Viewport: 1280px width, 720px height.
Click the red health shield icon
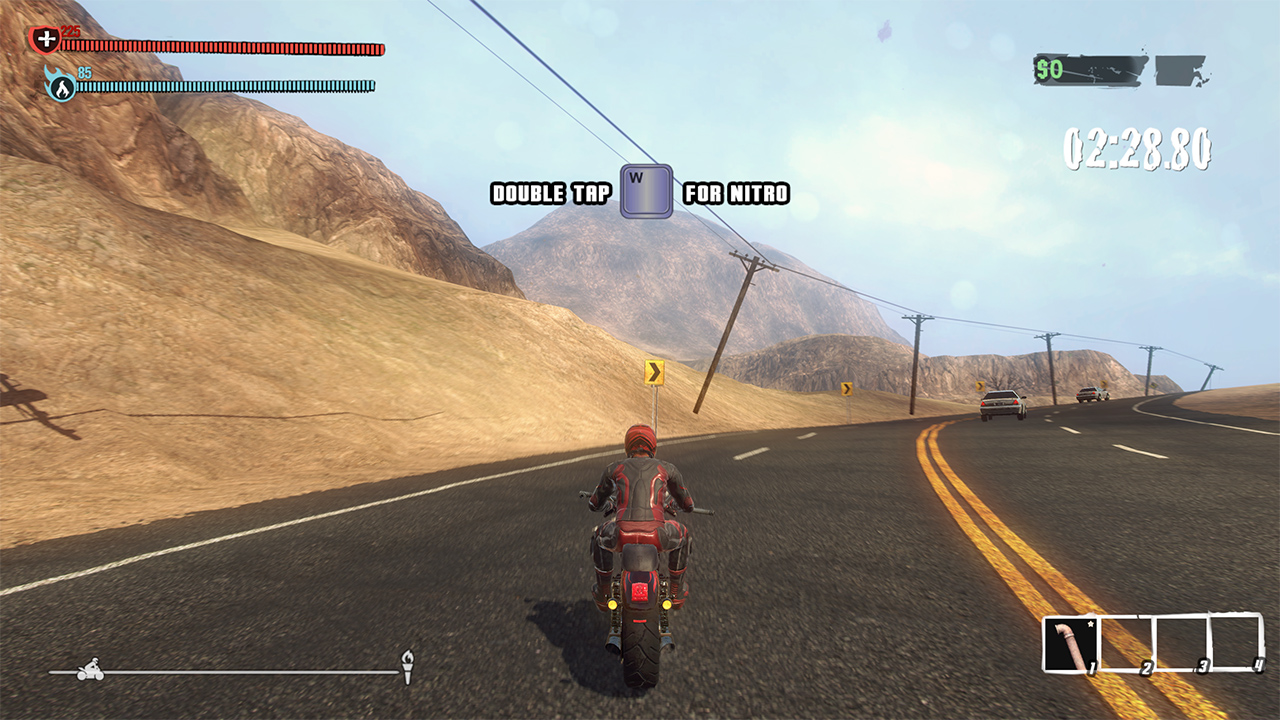(45, 40)
